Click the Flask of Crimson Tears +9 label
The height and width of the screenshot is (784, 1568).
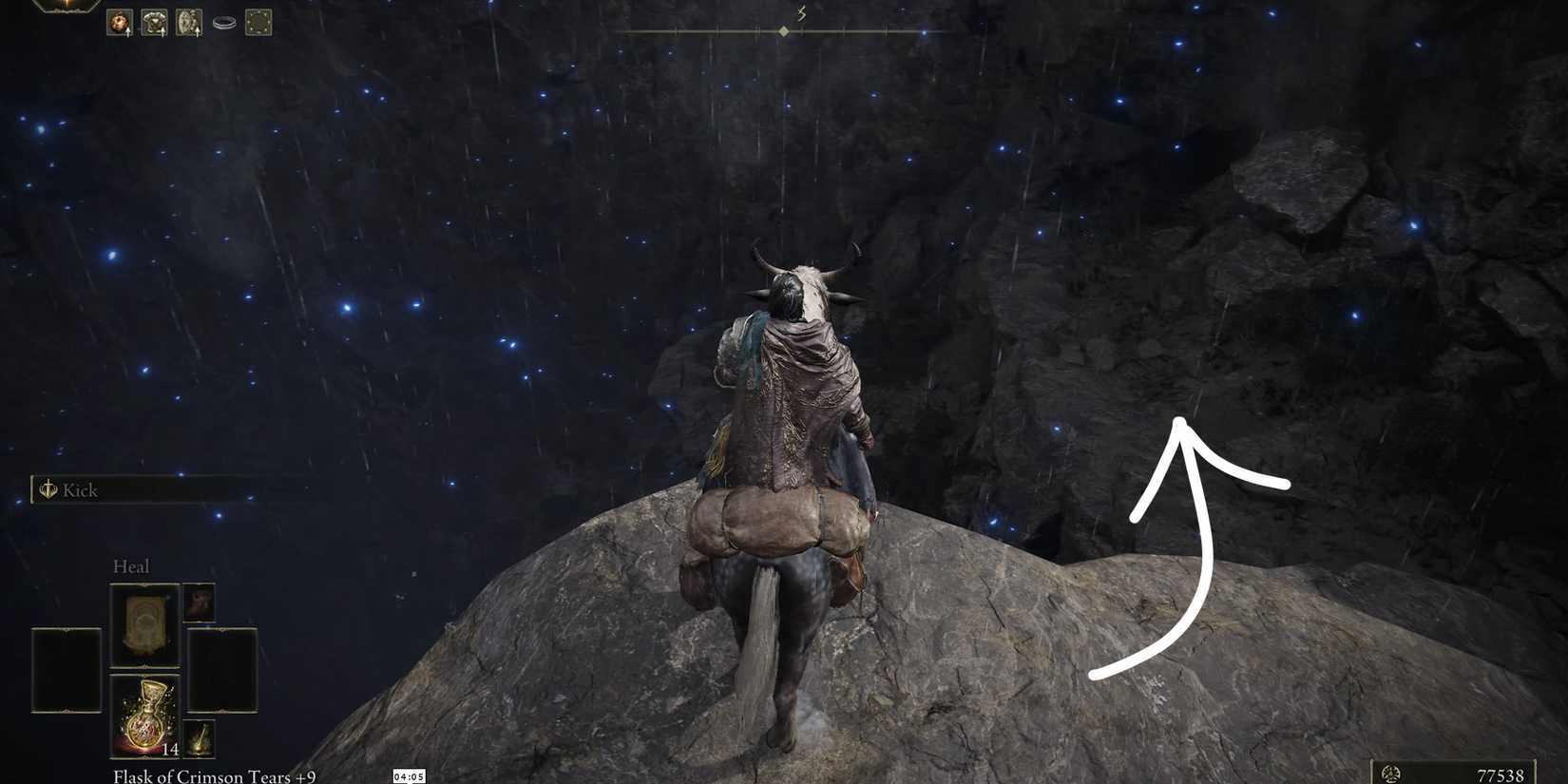(214, 776)
